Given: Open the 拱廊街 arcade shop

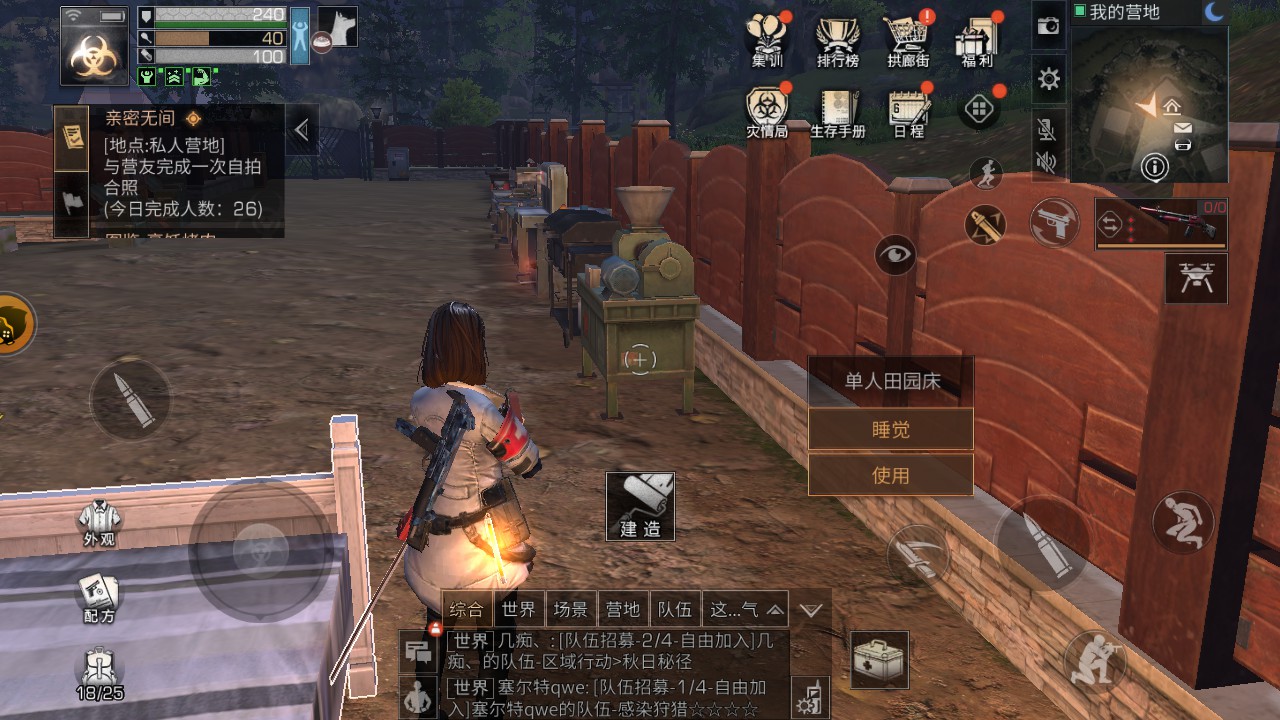Looking at the screenshot, I should (908, 39).
